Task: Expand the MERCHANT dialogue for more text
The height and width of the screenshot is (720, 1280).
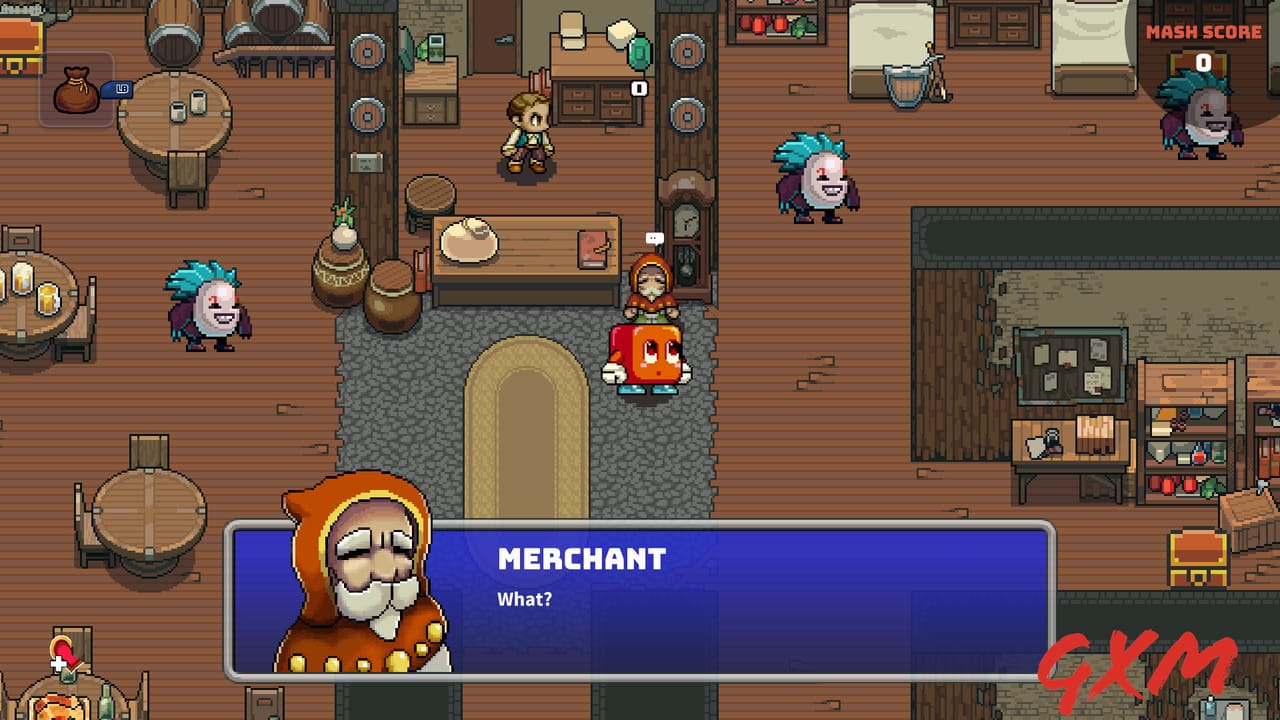Action: 580,560
